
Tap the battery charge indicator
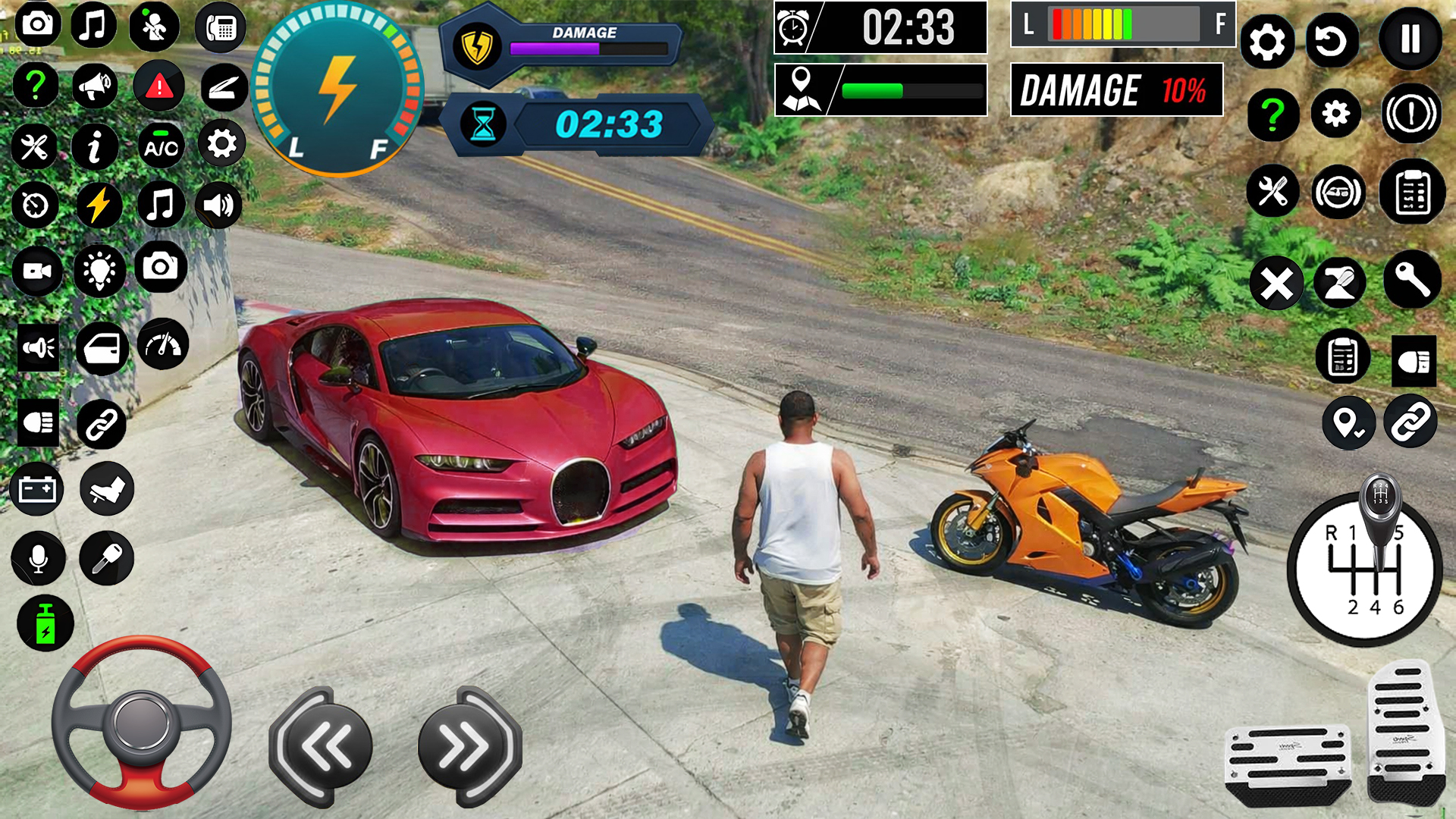click(44, 623)
